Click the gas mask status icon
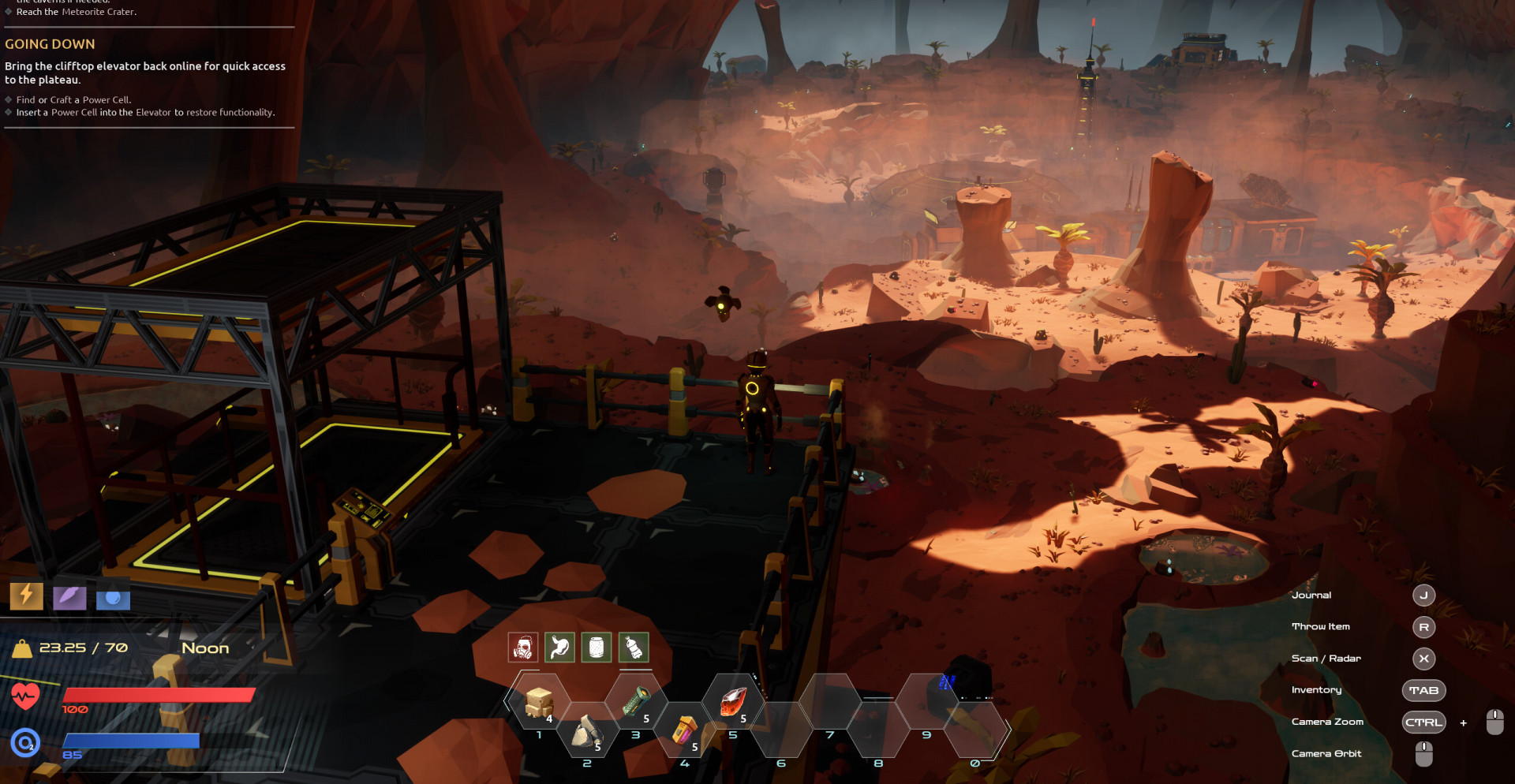Viewport: 1515px width, 784px height. click(523, 648)
